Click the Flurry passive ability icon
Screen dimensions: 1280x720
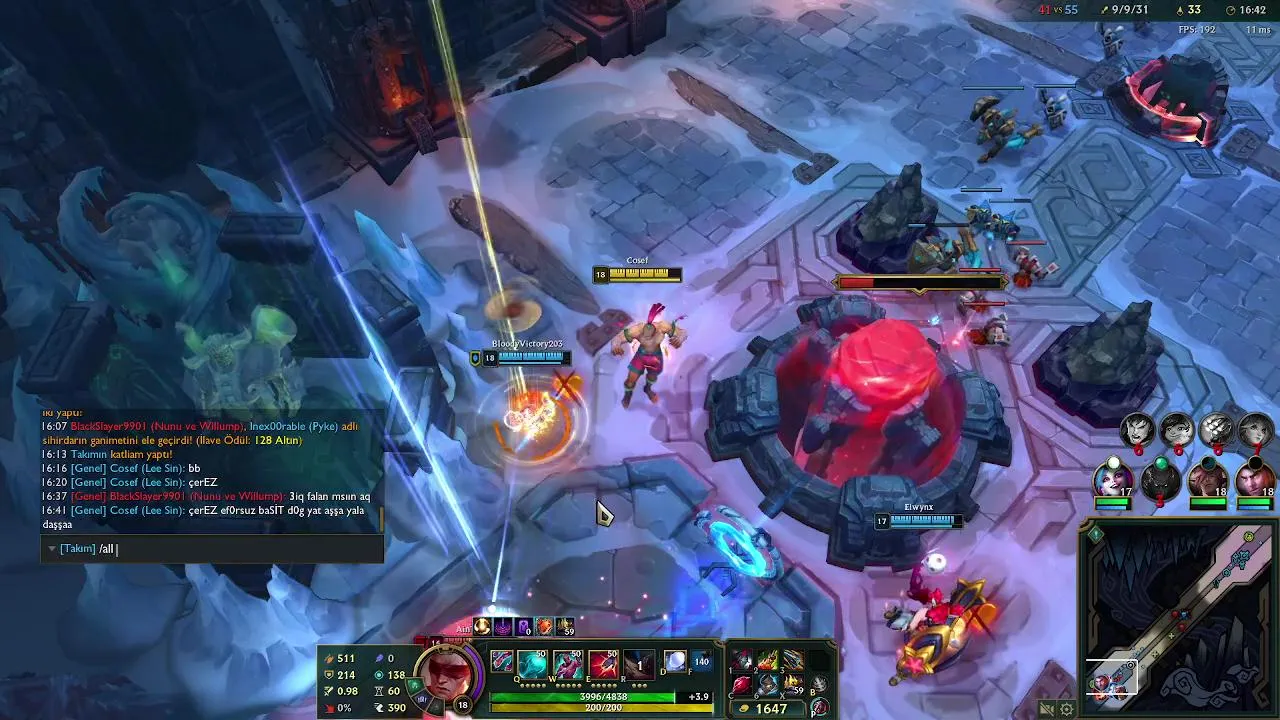tap(501, 661)
